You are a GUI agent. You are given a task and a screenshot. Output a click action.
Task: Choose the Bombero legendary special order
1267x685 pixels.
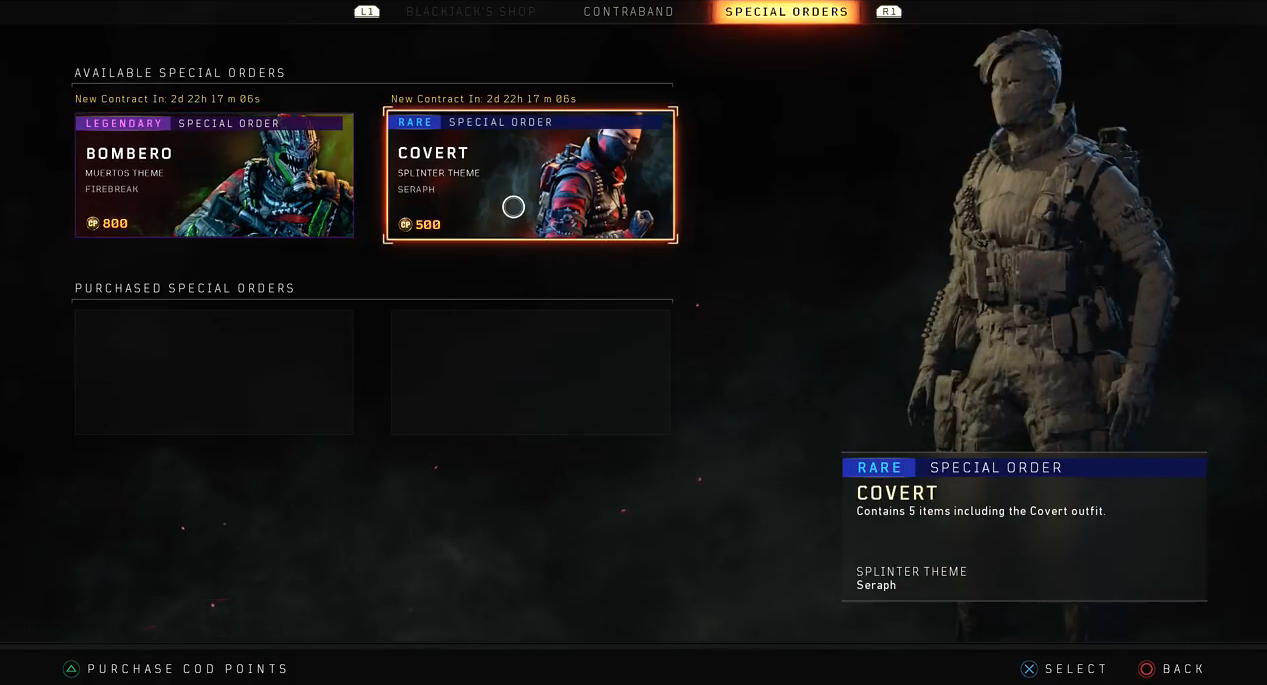coord(214,175)
